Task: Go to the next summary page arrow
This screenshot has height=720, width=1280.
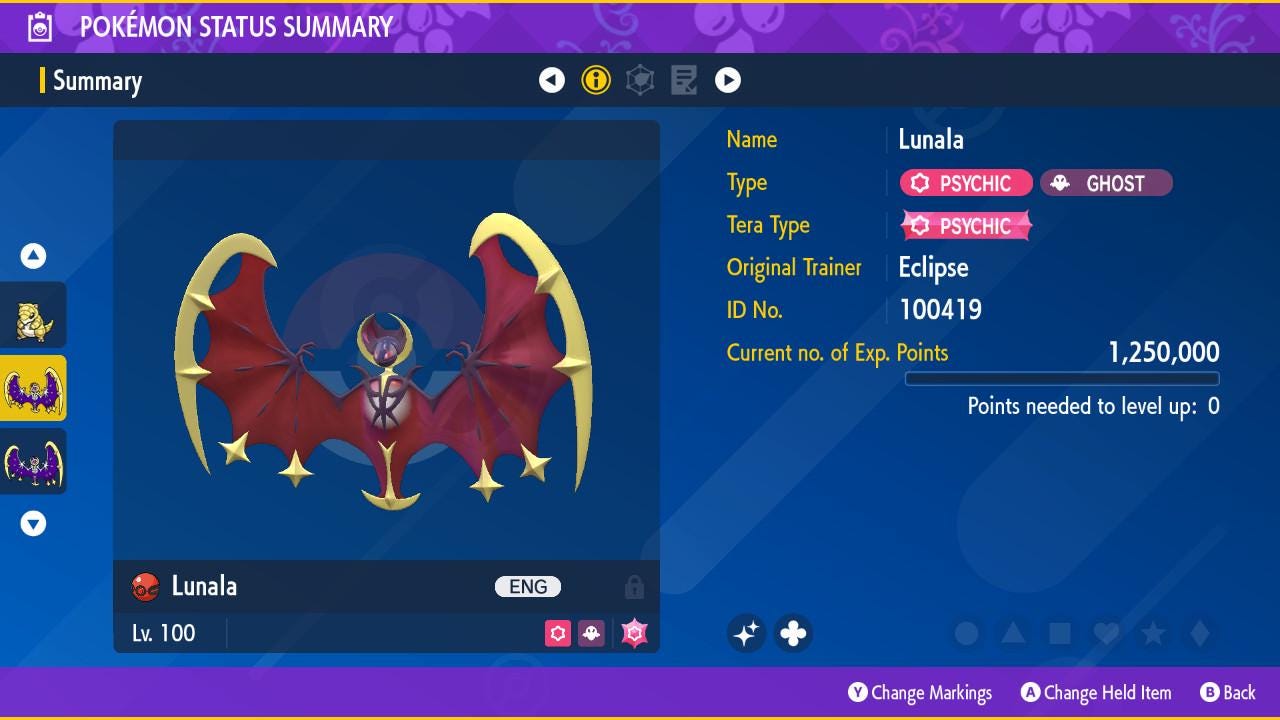Action: click(x=728, y=80)
